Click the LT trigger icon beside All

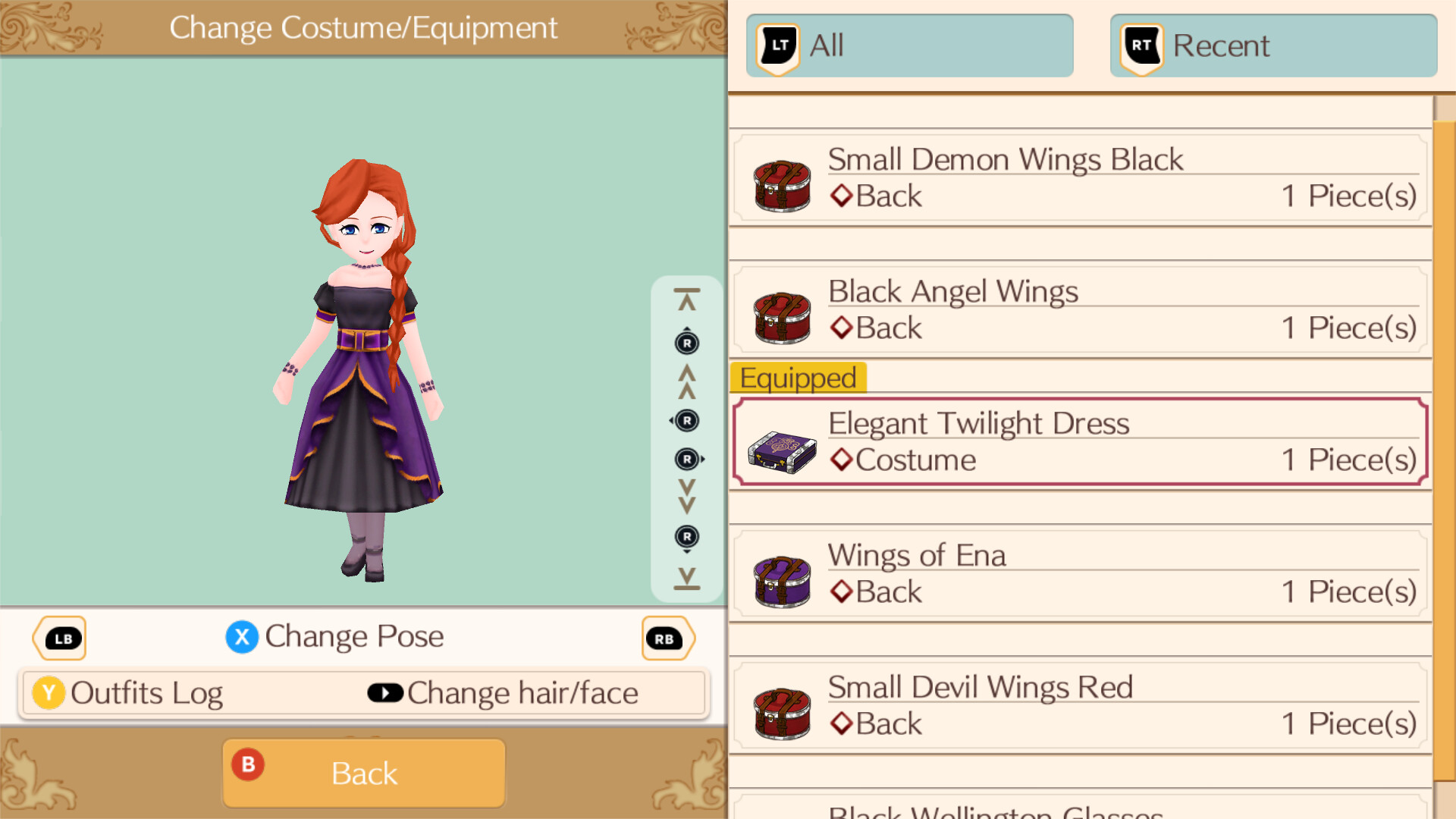click(x=777, y=45)
